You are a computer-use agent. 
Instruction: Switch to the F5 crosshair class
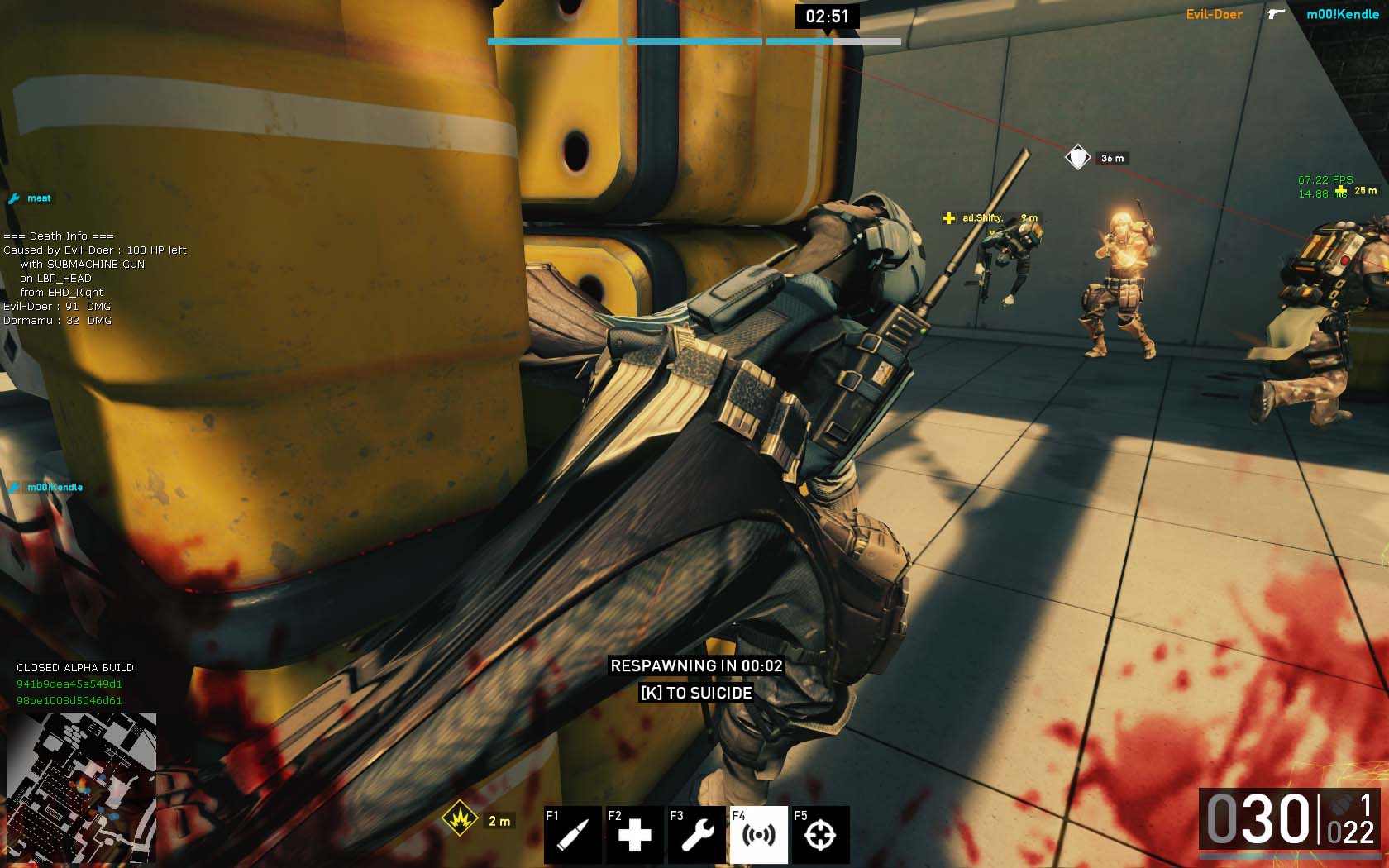tap(820, 835)
